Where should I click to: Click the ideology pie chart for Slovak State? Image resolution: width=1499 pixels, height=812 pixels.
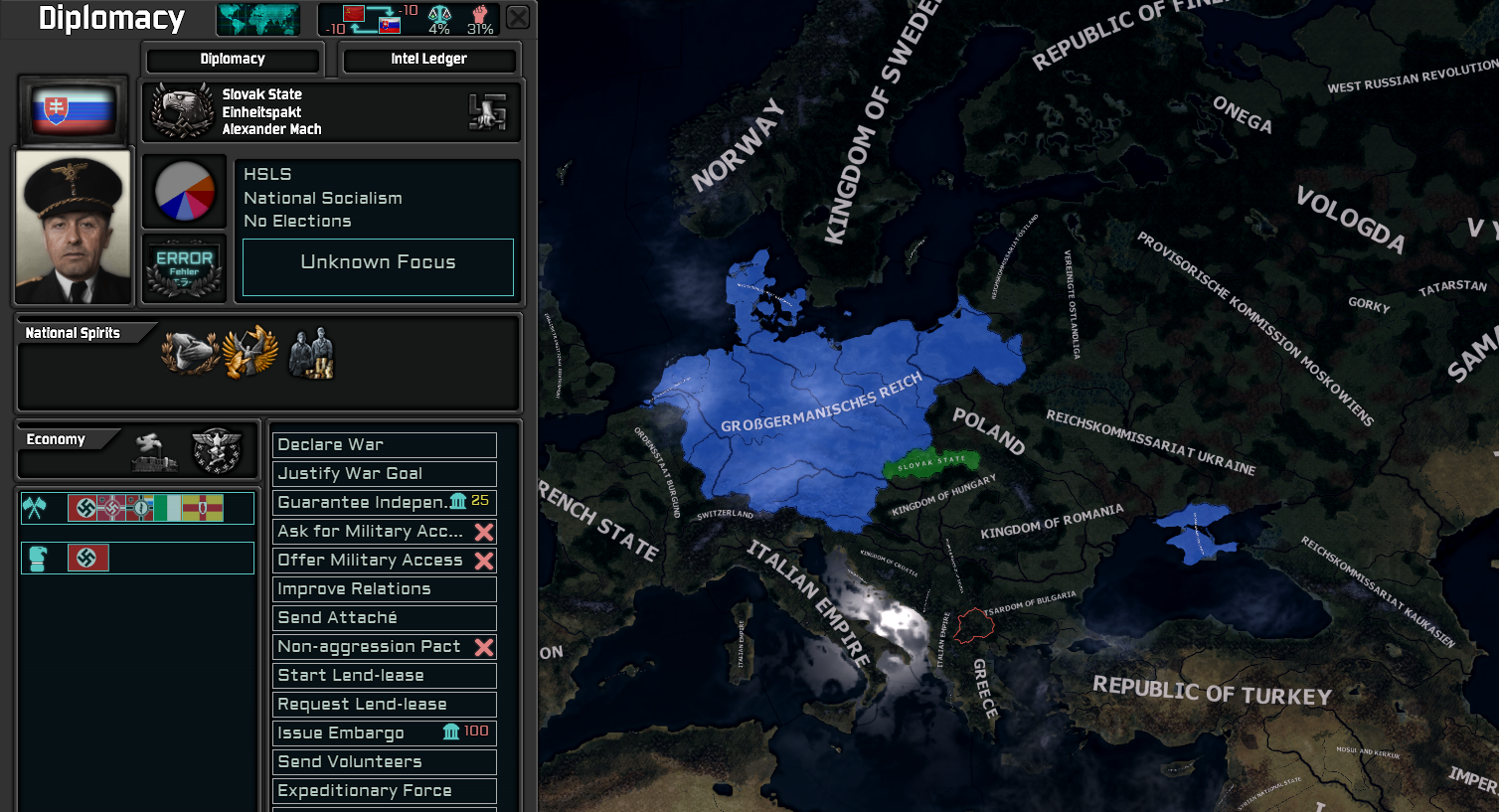click(183, 191)
